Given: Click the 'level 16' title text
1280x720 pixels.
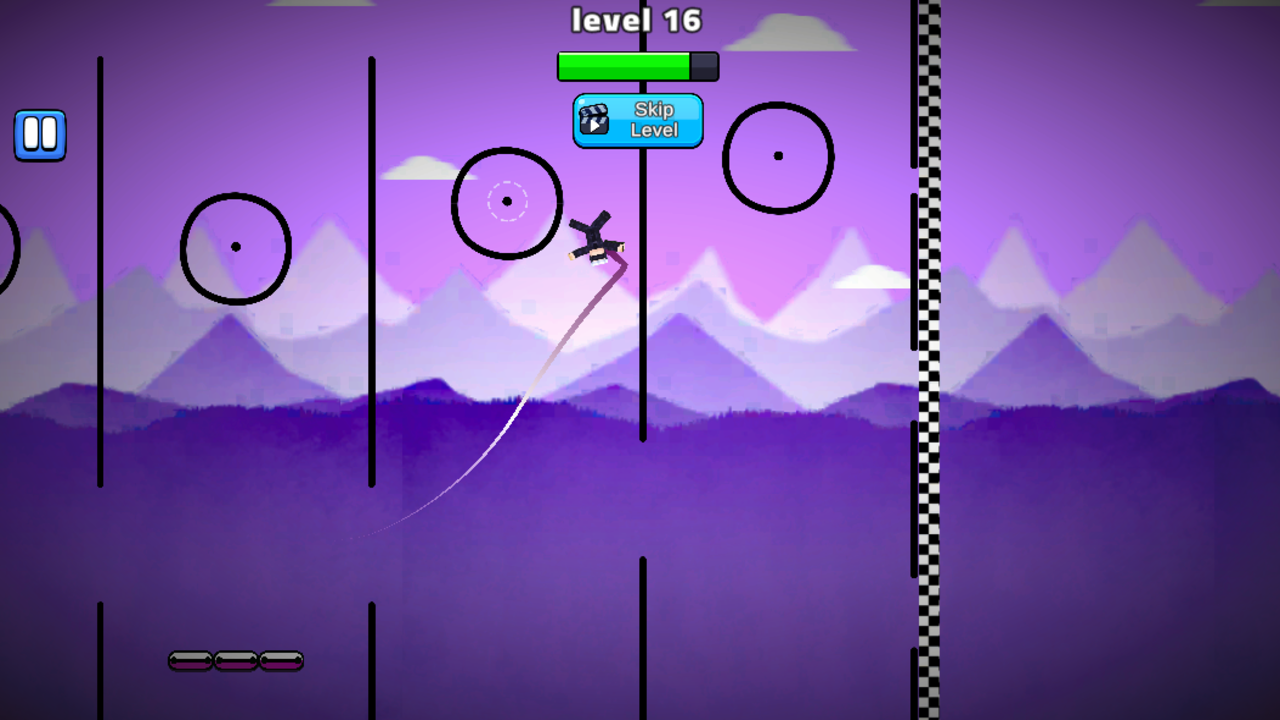Looking at the screenshot, I should 637,20.
